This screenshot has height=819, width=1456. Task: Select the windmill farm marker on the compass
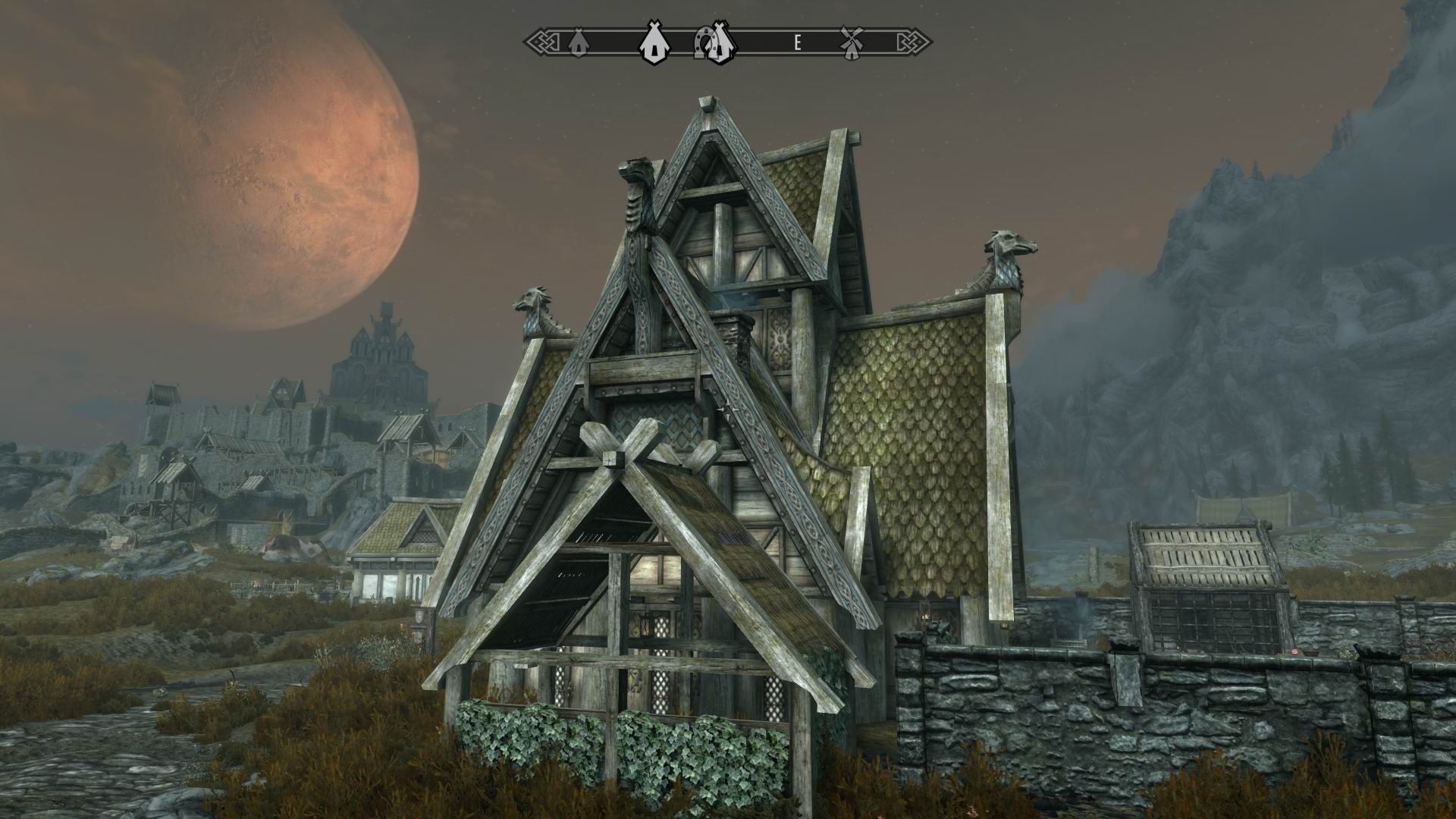(852, 42)
